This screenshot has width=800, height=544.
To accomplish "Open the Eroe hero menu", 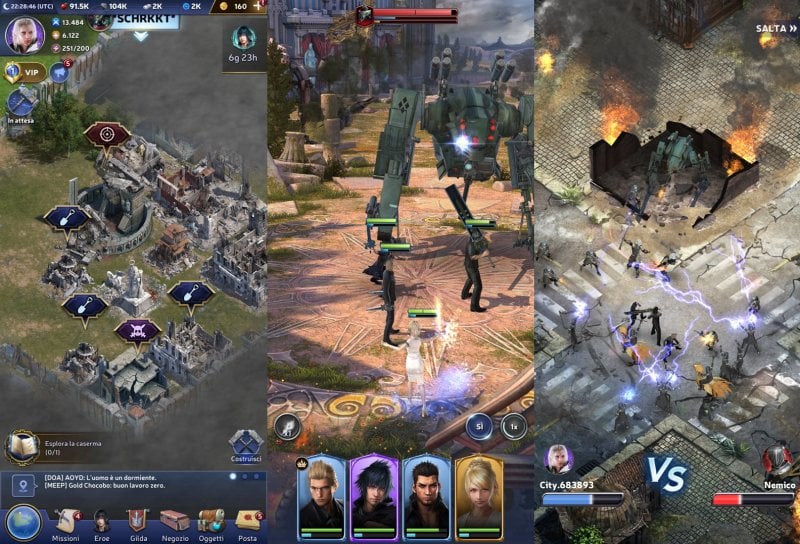I will coord(102,522).
